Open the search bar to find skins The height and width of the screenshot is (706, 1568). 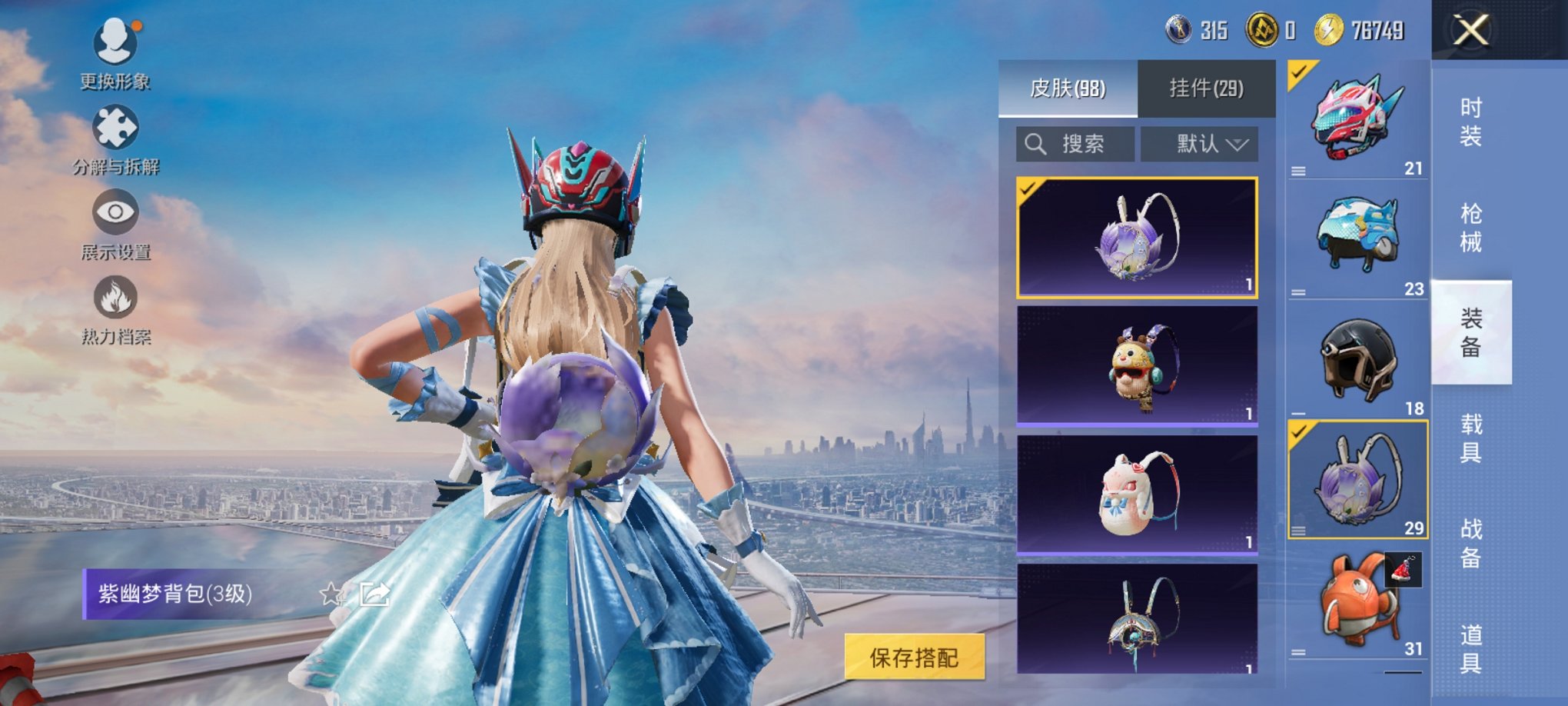click(x=1076, y=145)
